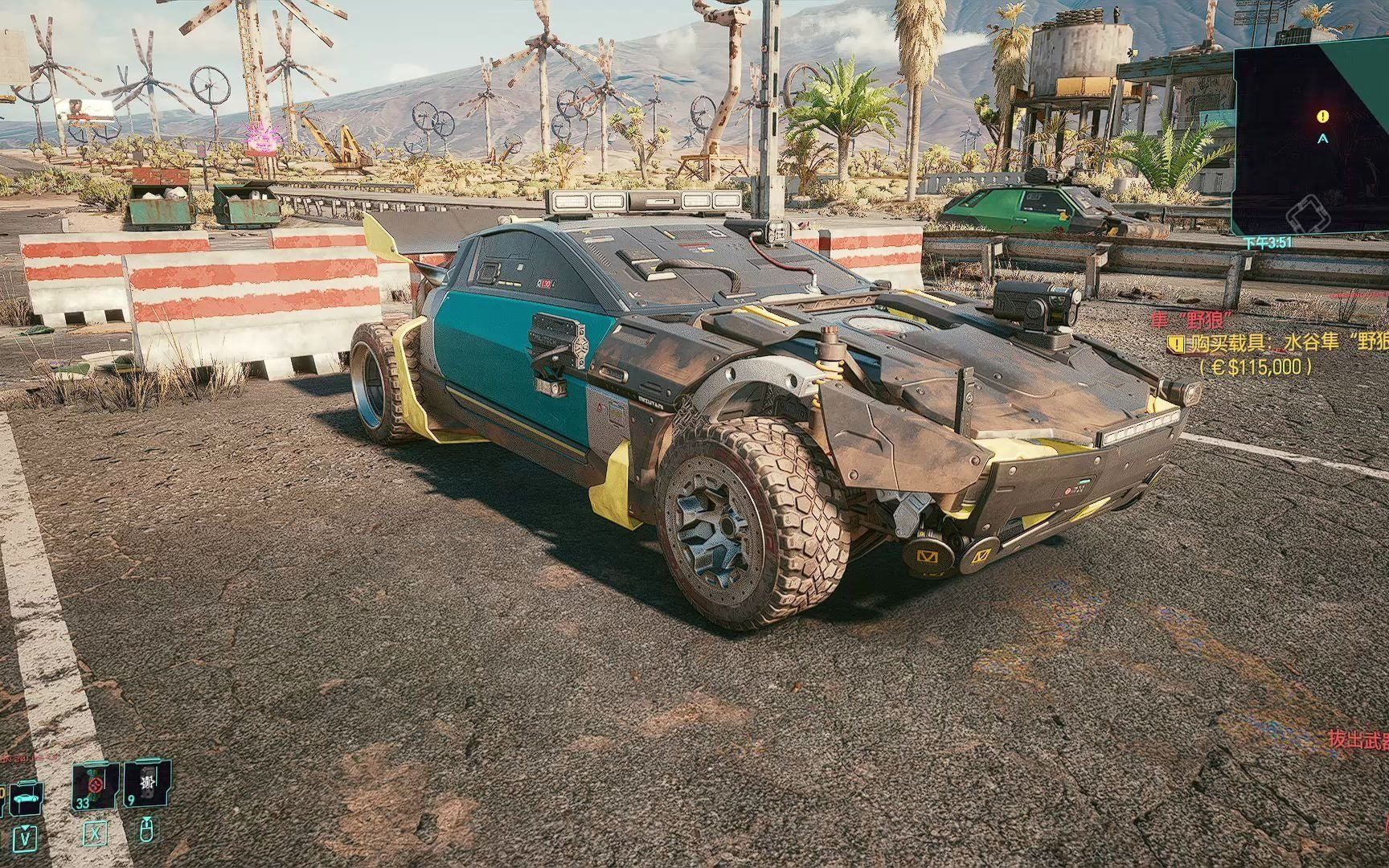The width and height of the screenshot is (1389, 868).
Task: Open the minimap in the top-right corner
Action: [1312, 141]
